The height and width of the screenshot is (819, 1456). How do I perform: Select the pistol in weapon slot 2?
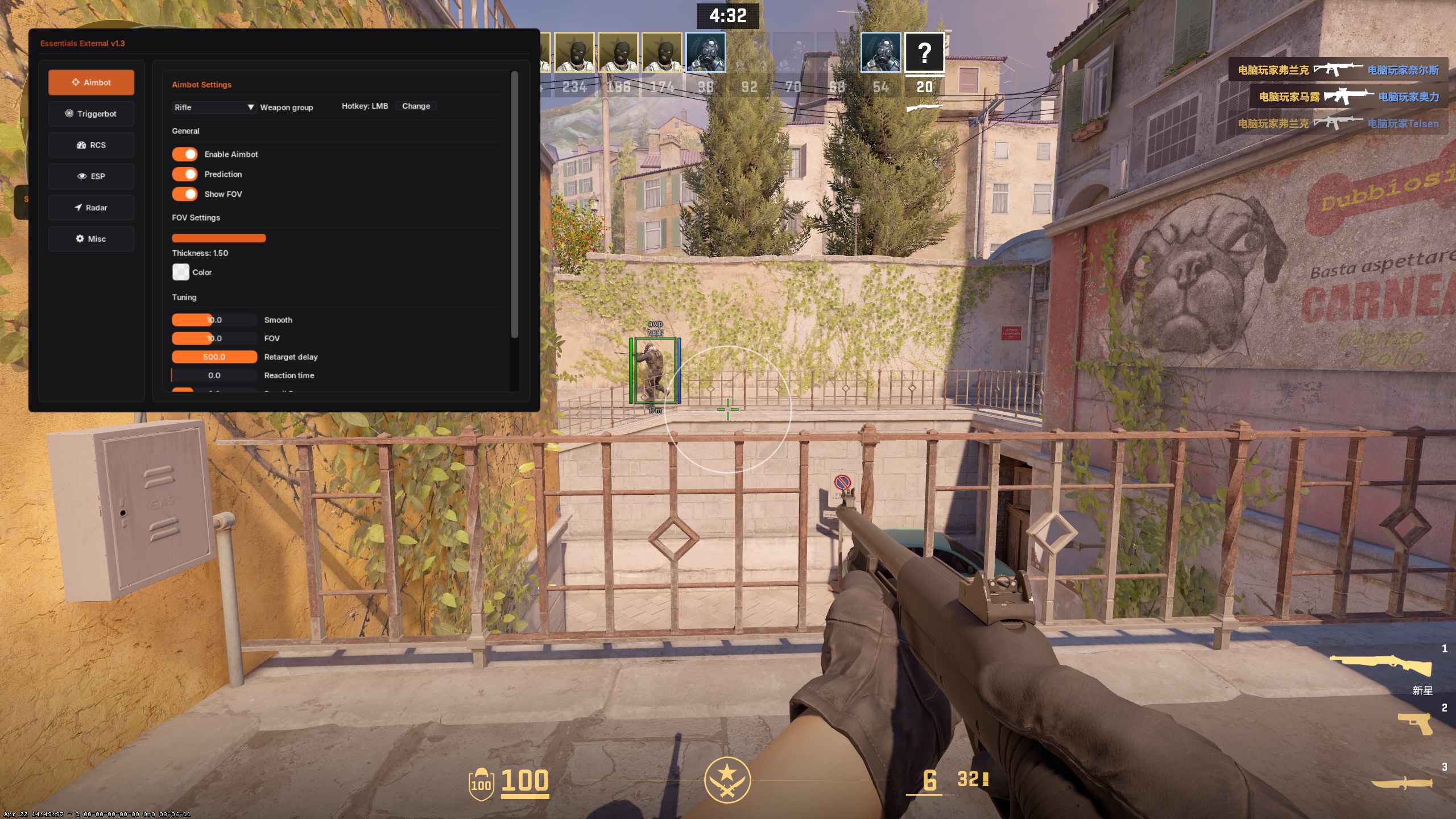click(x=1415, y=723)
